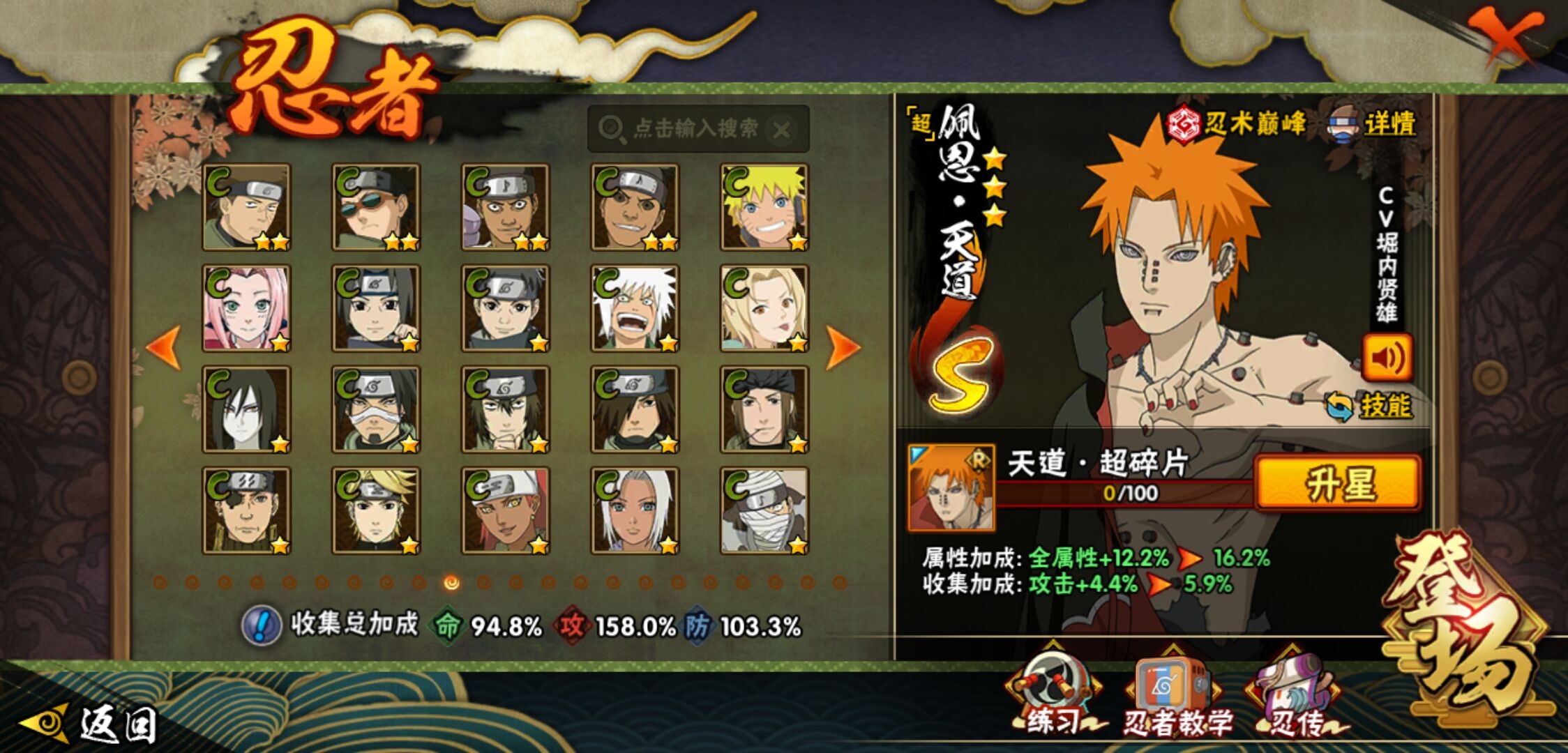Close the ninja screen with the X
1568x753 pixels.
(1505, 35)
